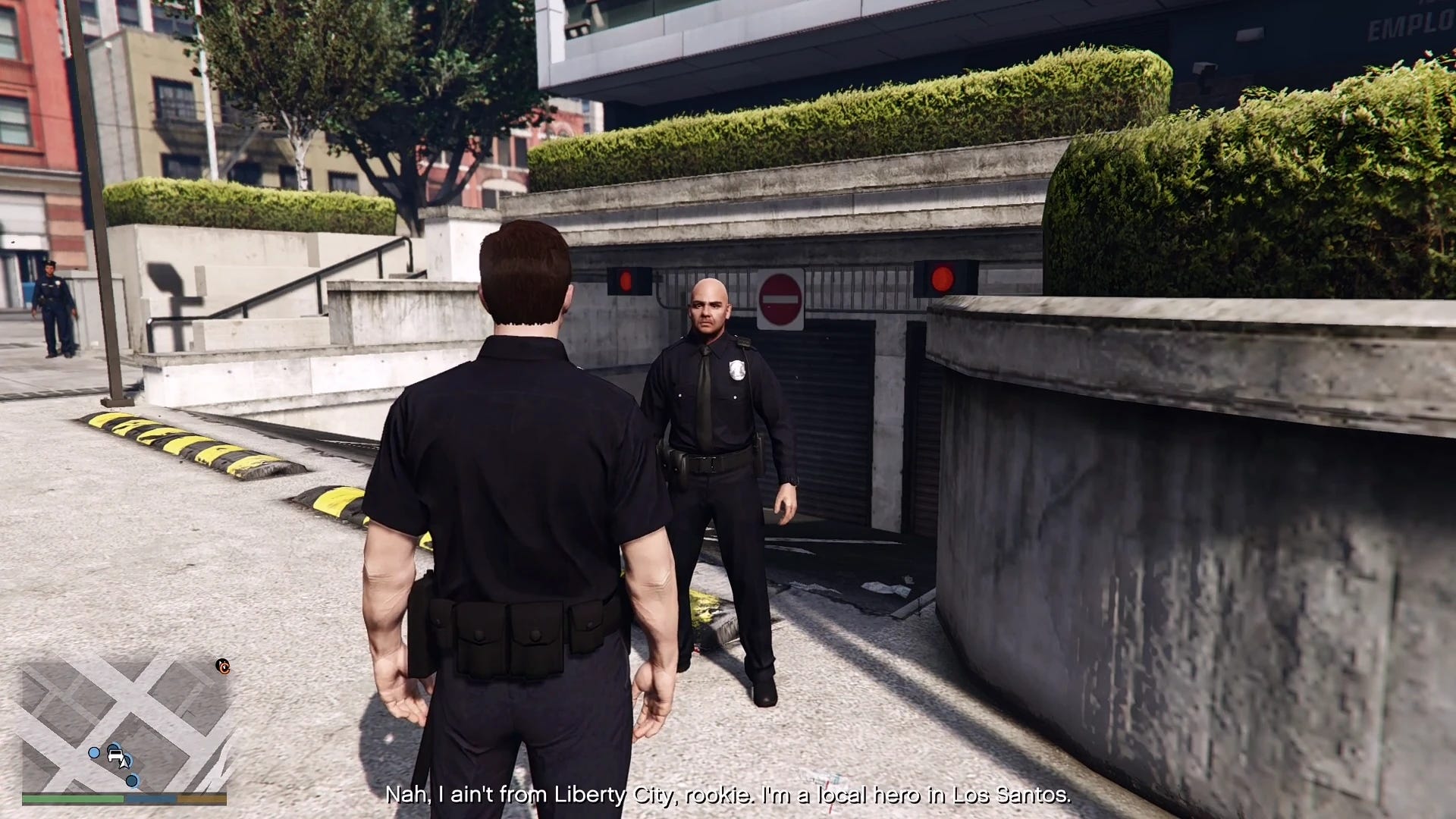Click the player arrow marker on minimap
Image resolution: width=1456 pixels, height=819 pixels.
click(x=124, y=764)
